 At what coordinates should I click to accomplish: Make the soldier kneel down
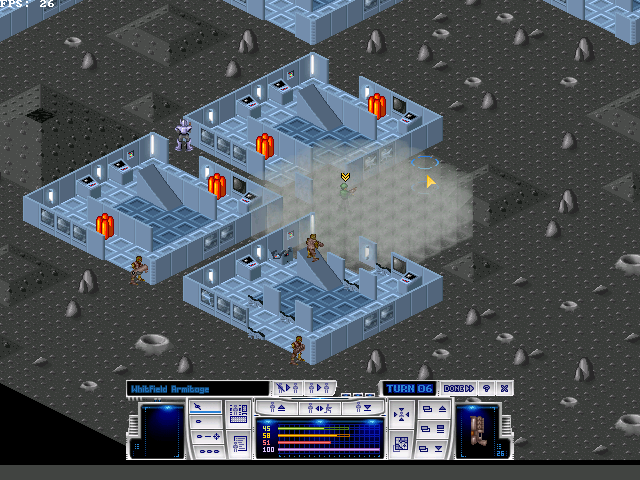[364, 408]
